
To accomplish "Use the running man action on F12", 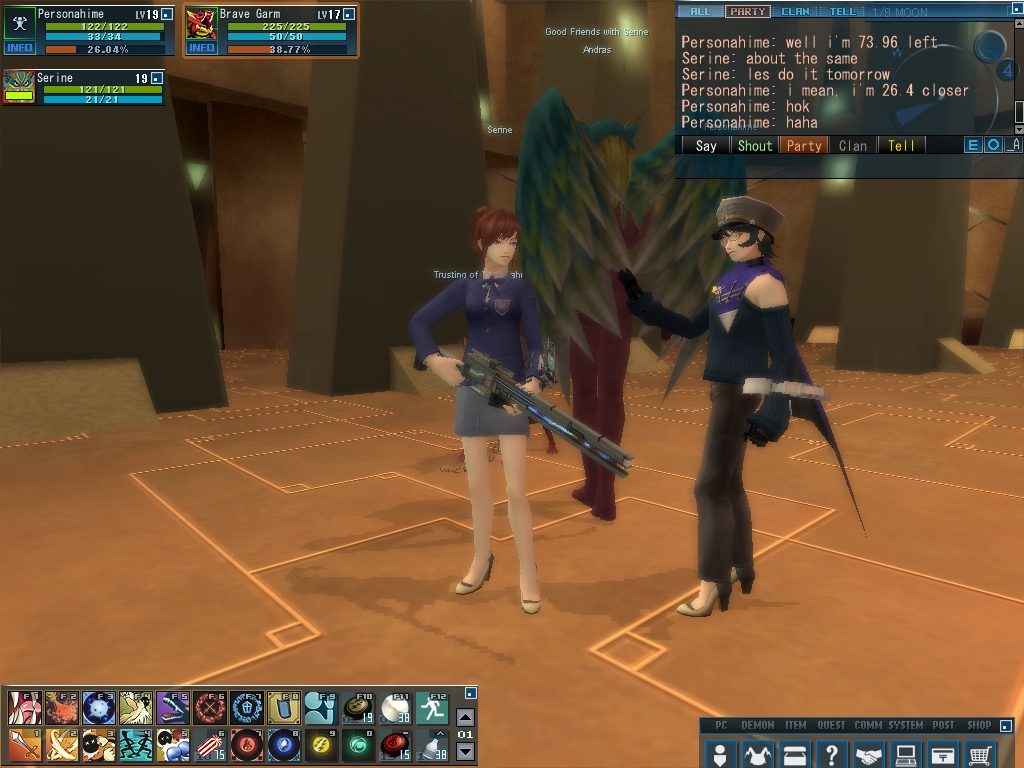I will [432, 707].
